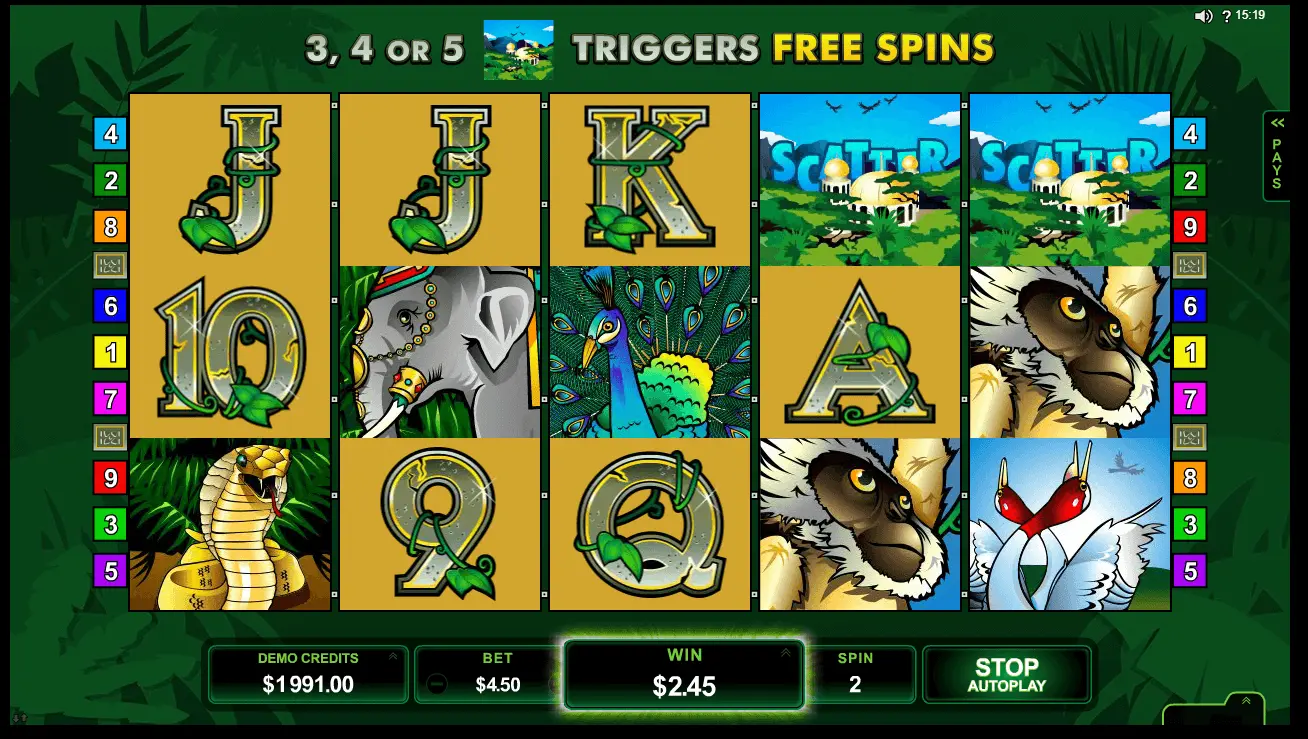Select the yellow payline 1 marker right of reels

click(x=1190, y=352)
